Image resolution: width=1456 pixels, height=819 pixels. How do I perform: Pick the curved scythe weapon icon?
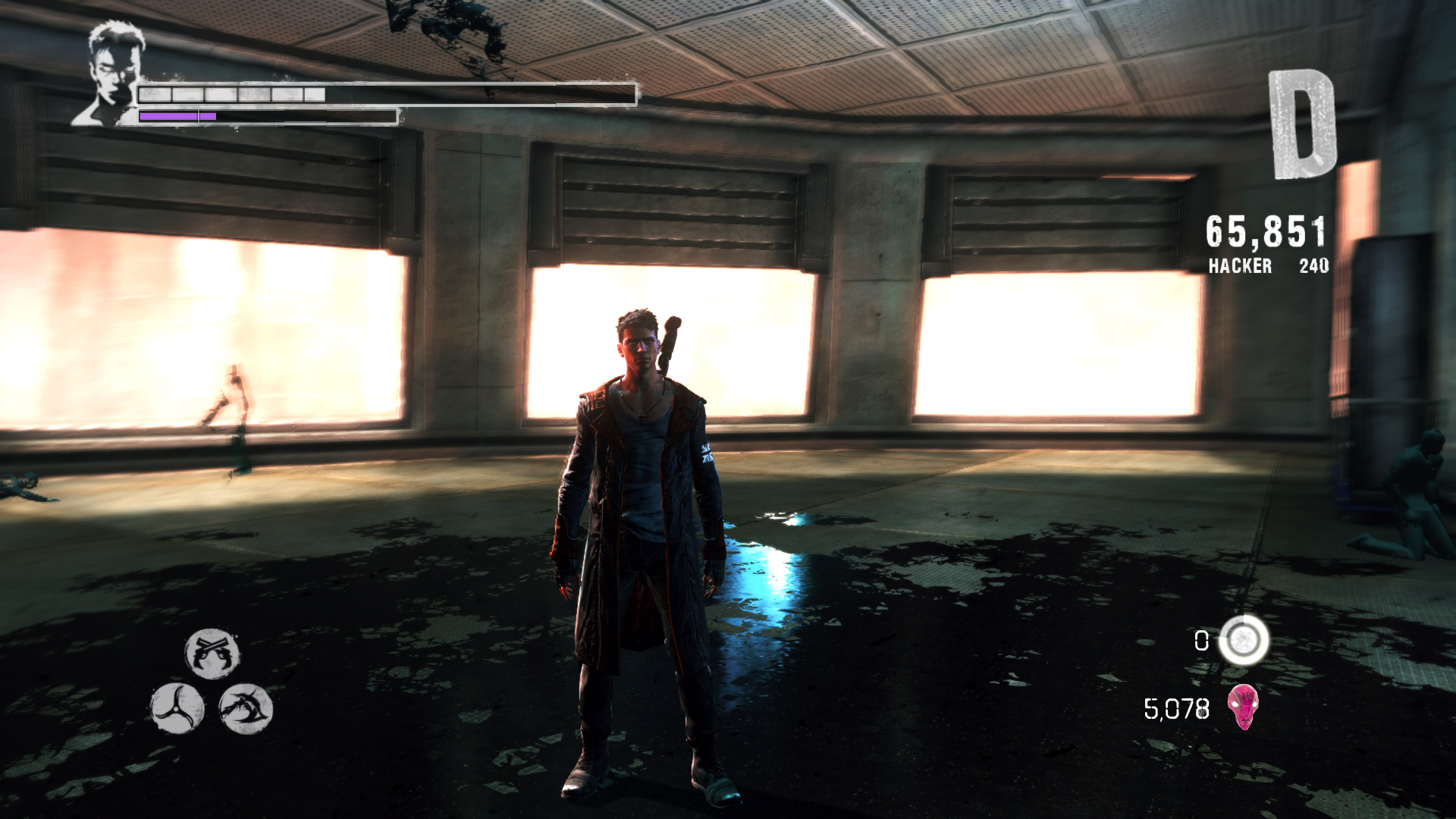245,708
